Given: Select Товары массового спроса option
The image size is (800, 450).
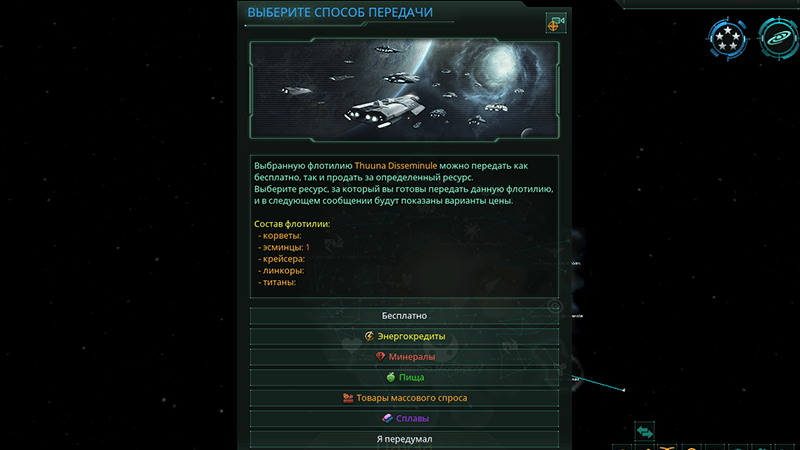Looking at the screenshot, I should click(404, 398).
